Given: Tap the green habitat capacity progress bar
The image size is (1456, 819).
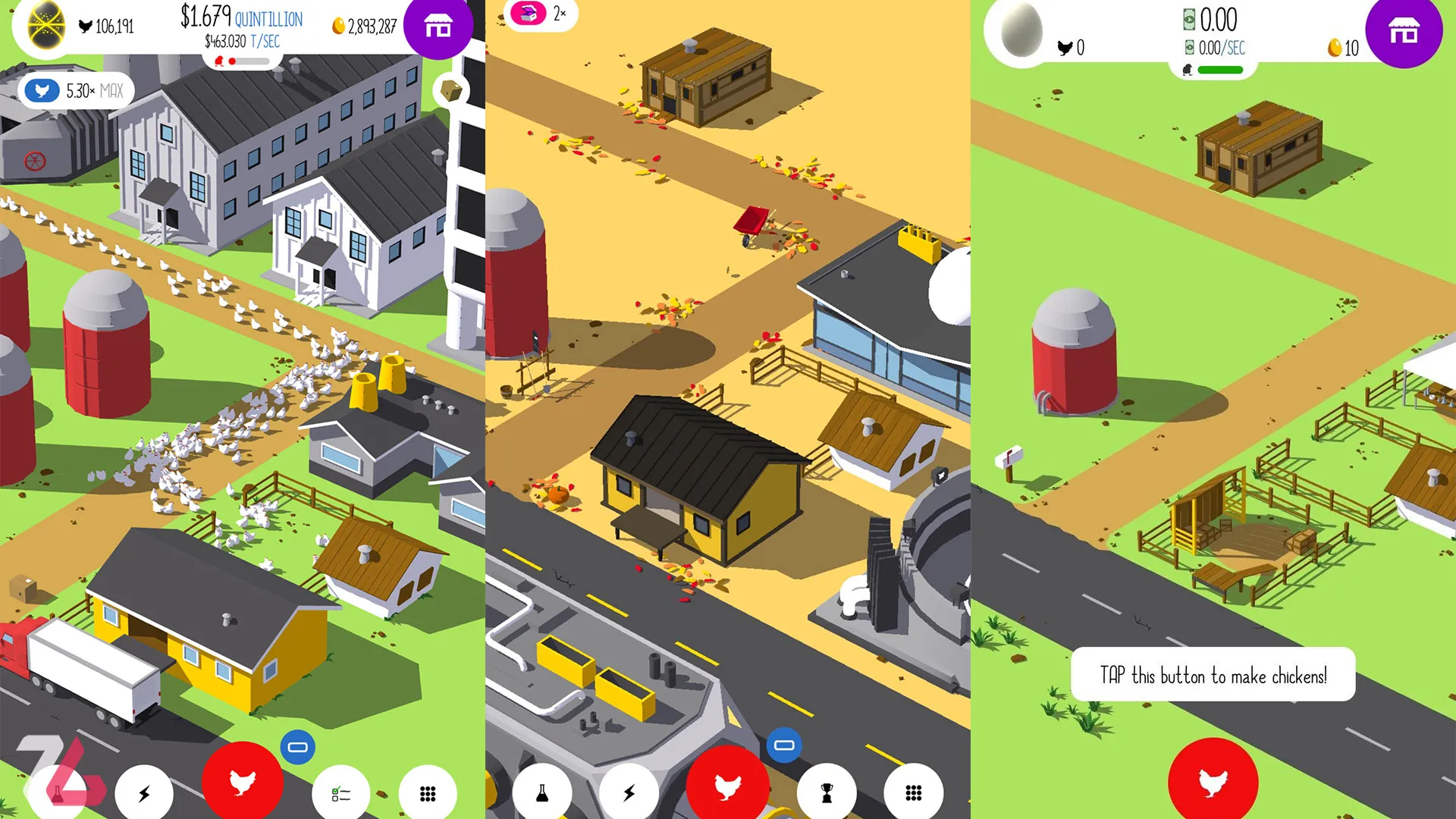Looking at the screenshot, I should coord(1220,69).
